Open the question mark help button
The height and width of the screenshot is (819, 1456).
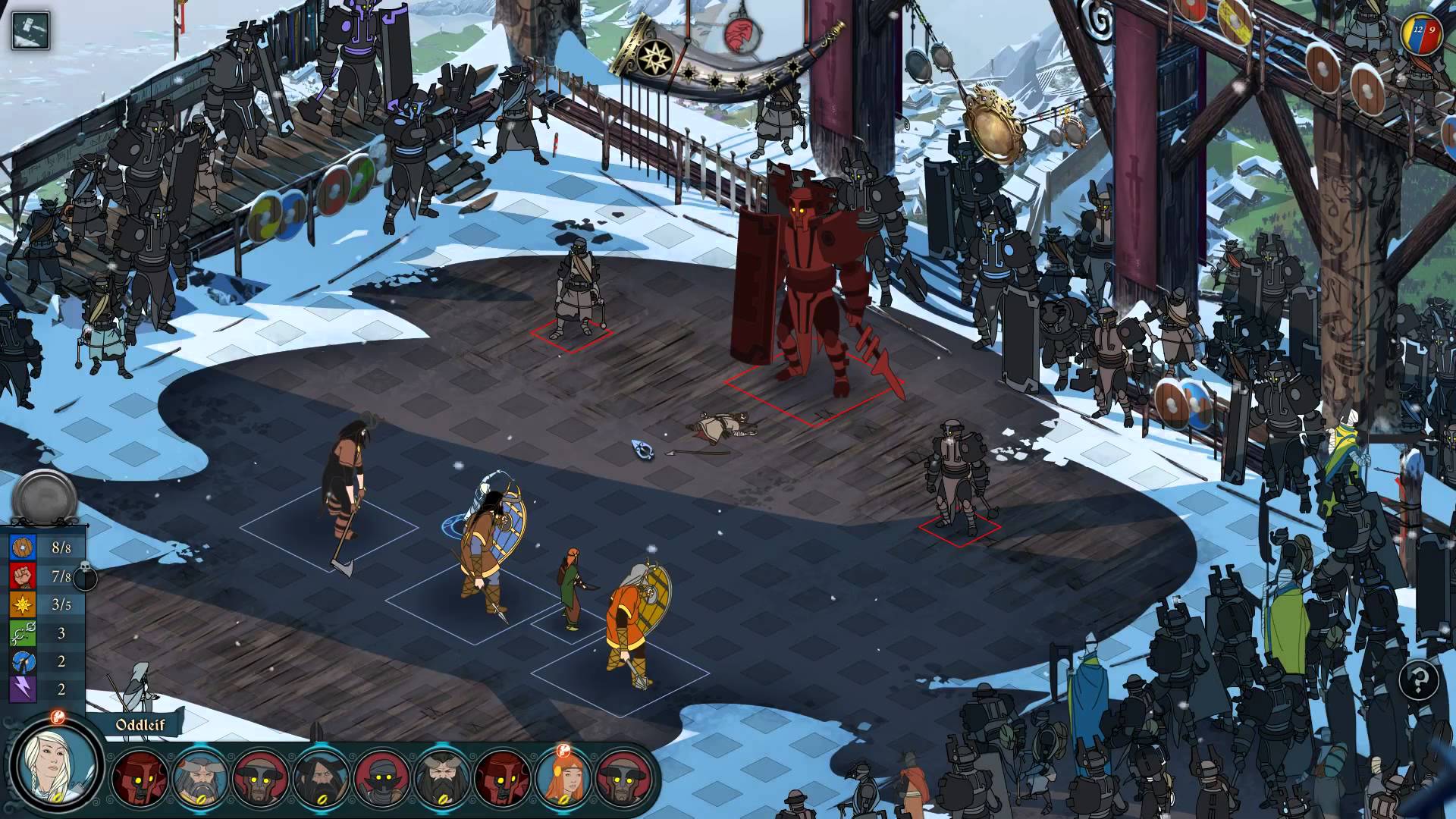coord(1419,679)
